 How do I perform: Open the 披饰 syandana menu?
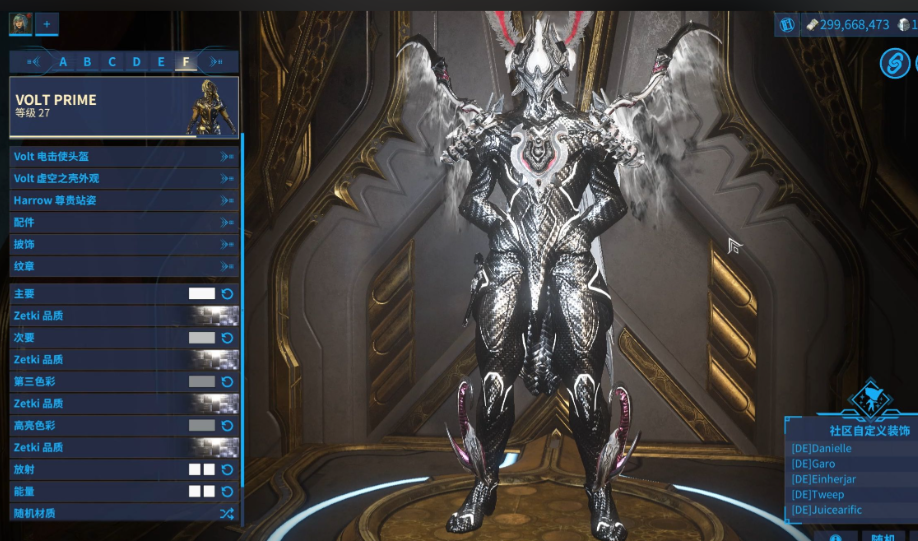tap(124, 244)
